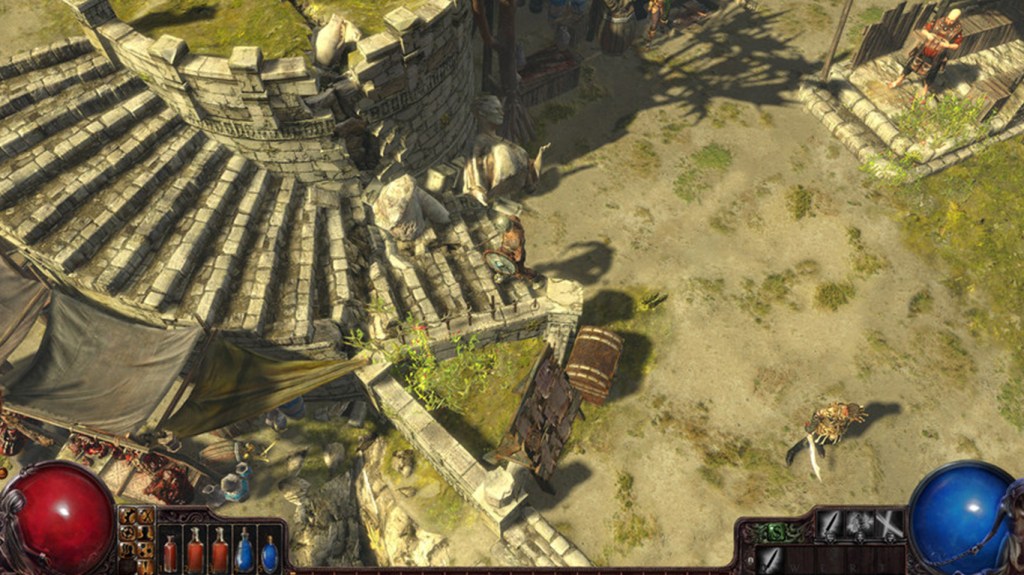
Task: Activate the white burst skill icon
Action: (860, 525)
